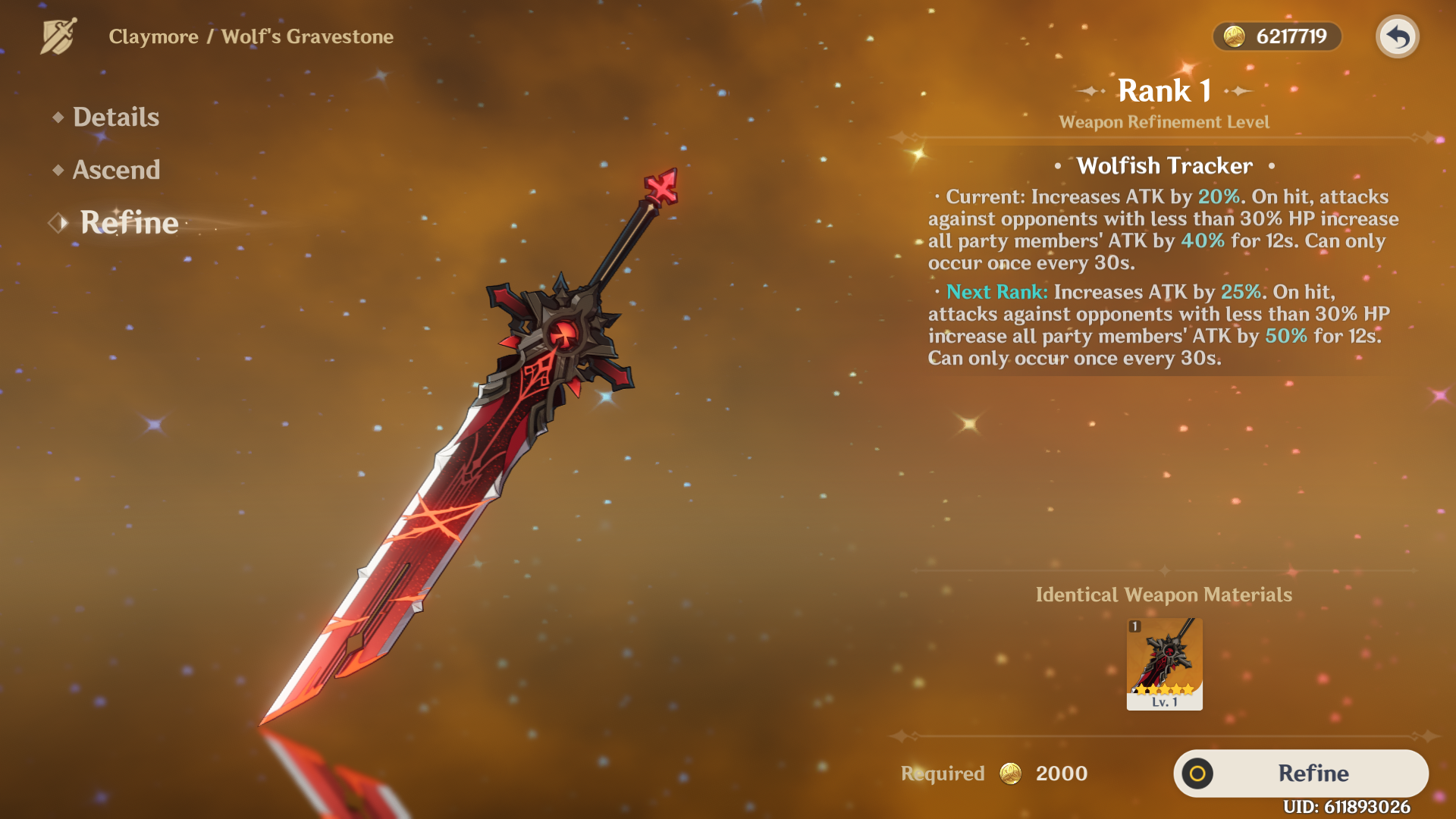Switch to the Ascend tab
Image resolution: width=1456 pixels, height=819 pixels.
pos(116,170)
